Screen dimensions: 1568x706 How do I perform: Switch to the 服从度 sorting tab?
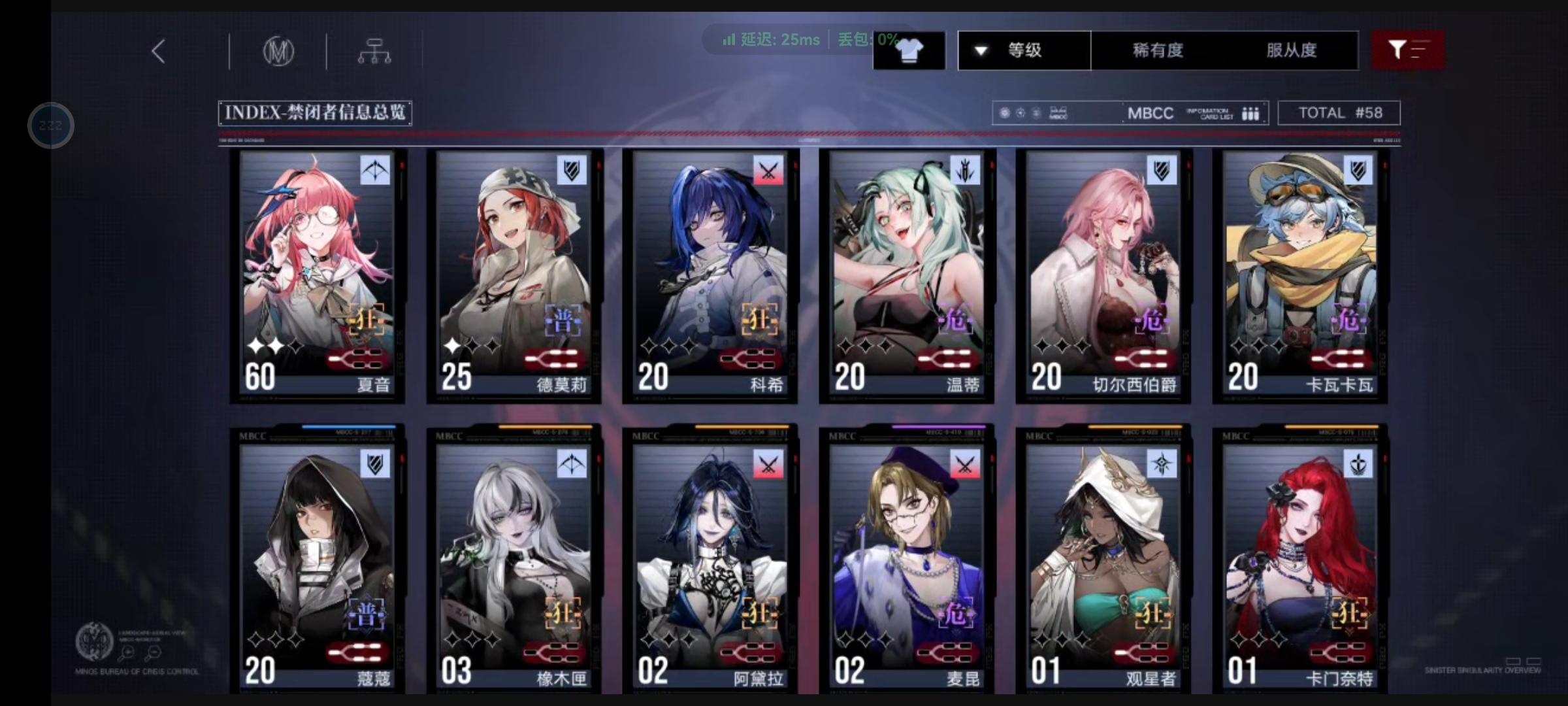pyautogui.click(x=1292, y=50)
